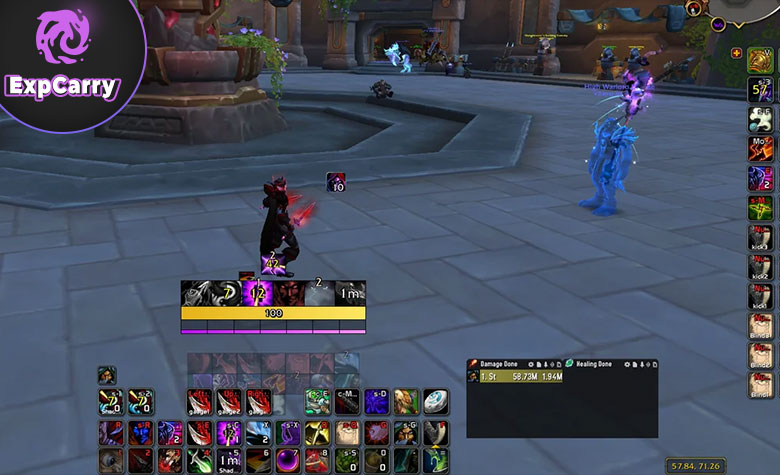The height and width of the screenshot is (475, 780).
Task: Use the lion head ability in top bar
Action: click(406, 402)
